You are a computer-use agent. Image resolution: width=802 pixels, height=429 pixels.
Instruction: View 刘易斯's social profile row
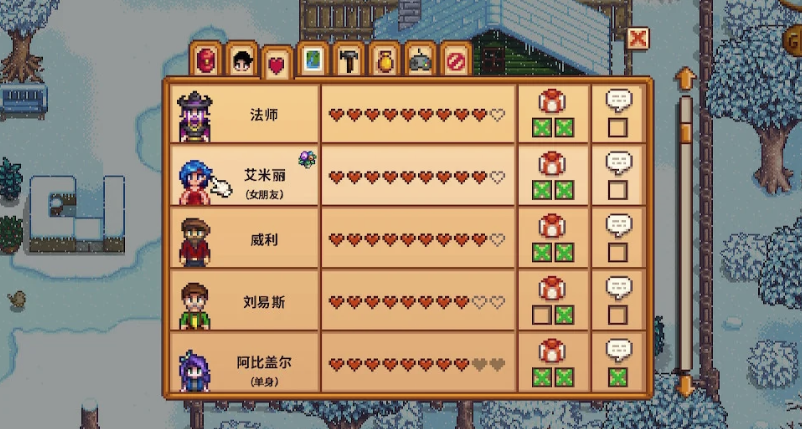click(264, 301)
